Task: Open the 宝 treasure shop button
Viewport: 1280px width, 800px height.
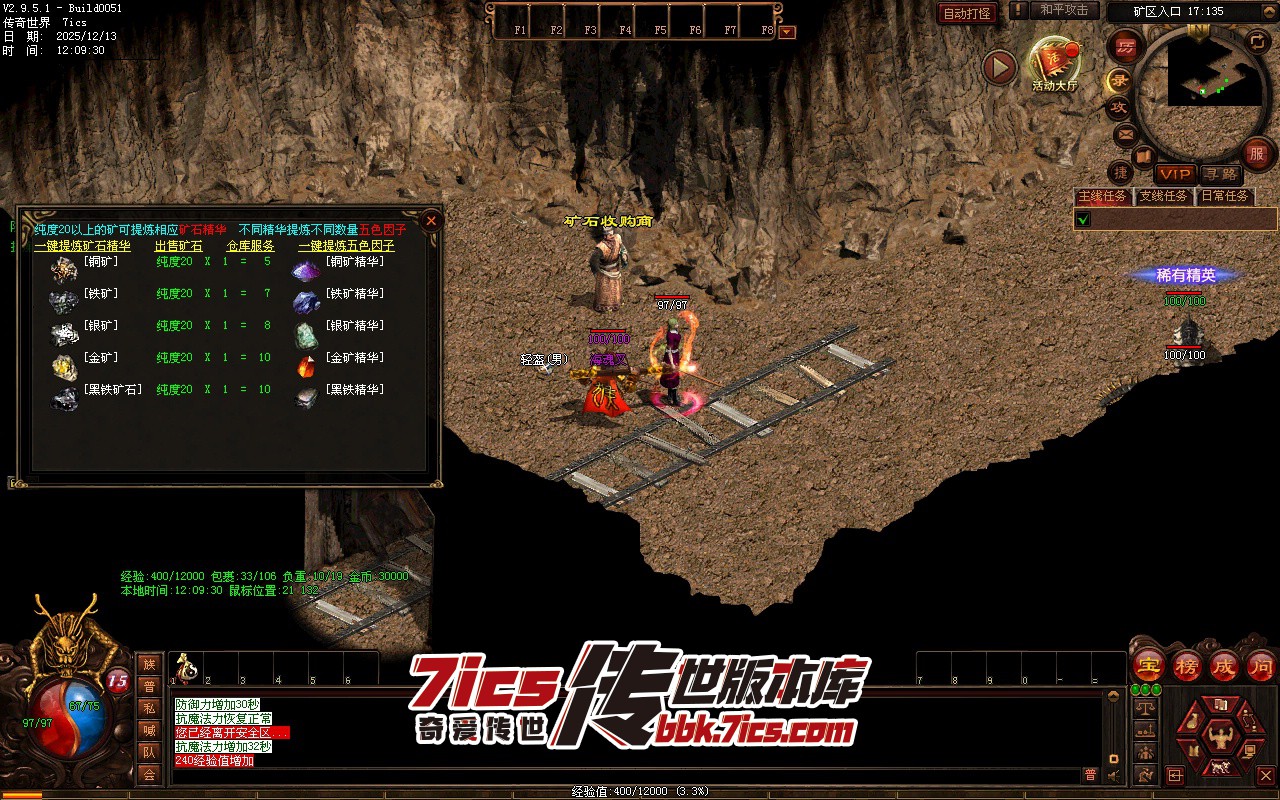Action: (x=1148, y=665)
